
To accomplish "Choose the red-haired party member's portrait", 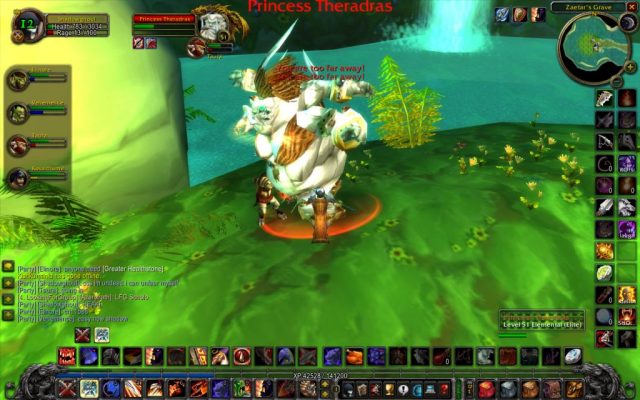I will point(17,145).
